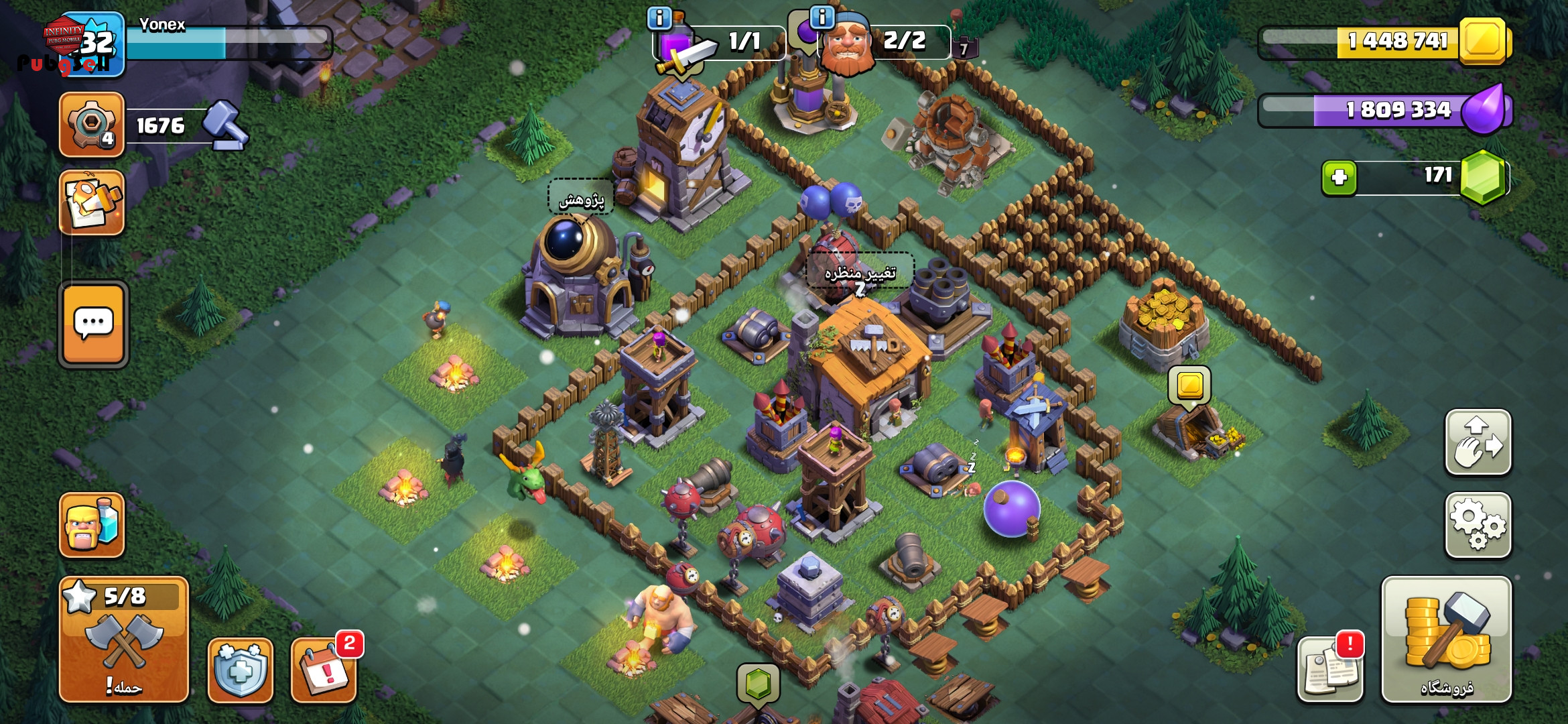
Task: Open the events calendar with red badge
Action: pos(324,670)
